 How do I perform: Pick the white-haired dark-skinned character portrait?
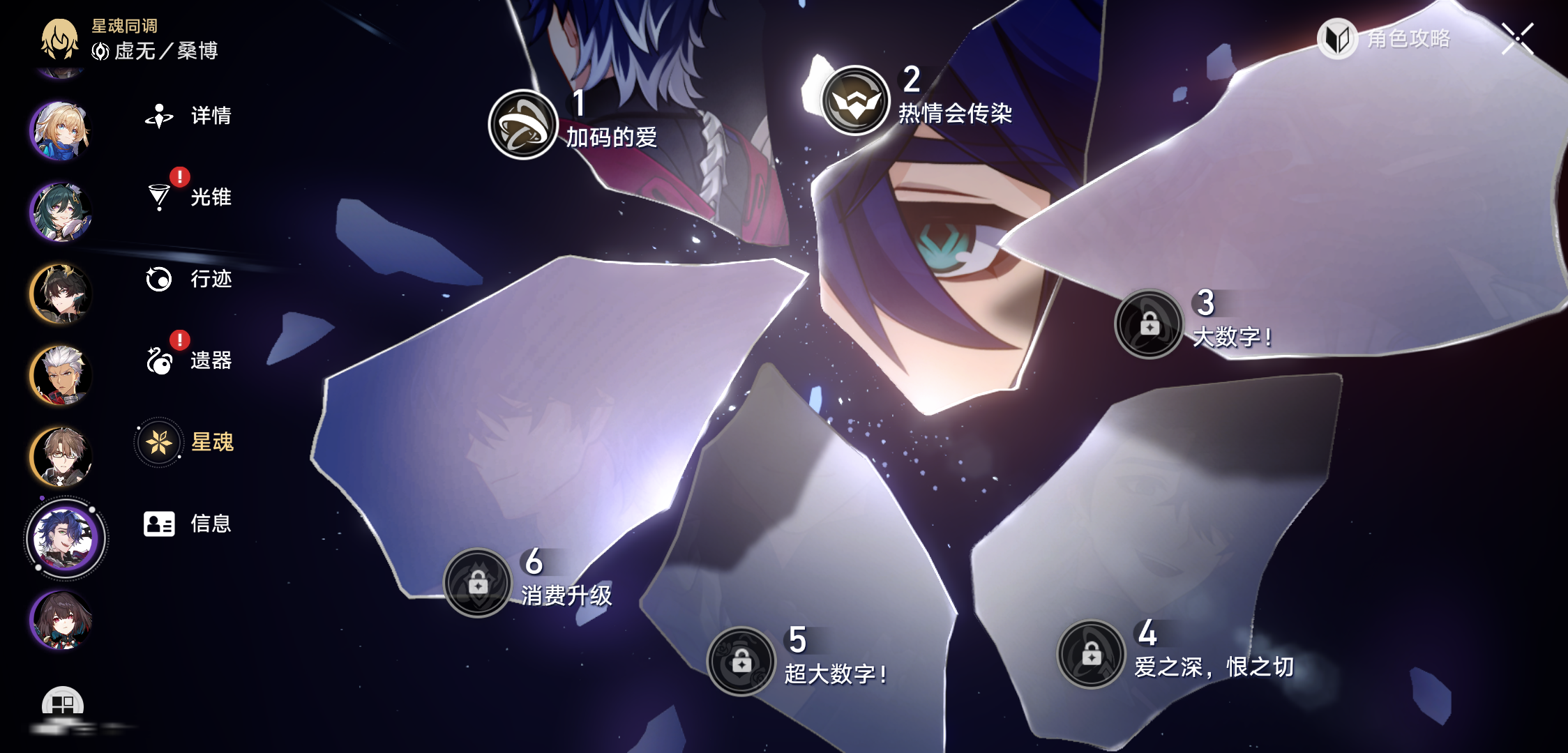click(x=61, y=375)
